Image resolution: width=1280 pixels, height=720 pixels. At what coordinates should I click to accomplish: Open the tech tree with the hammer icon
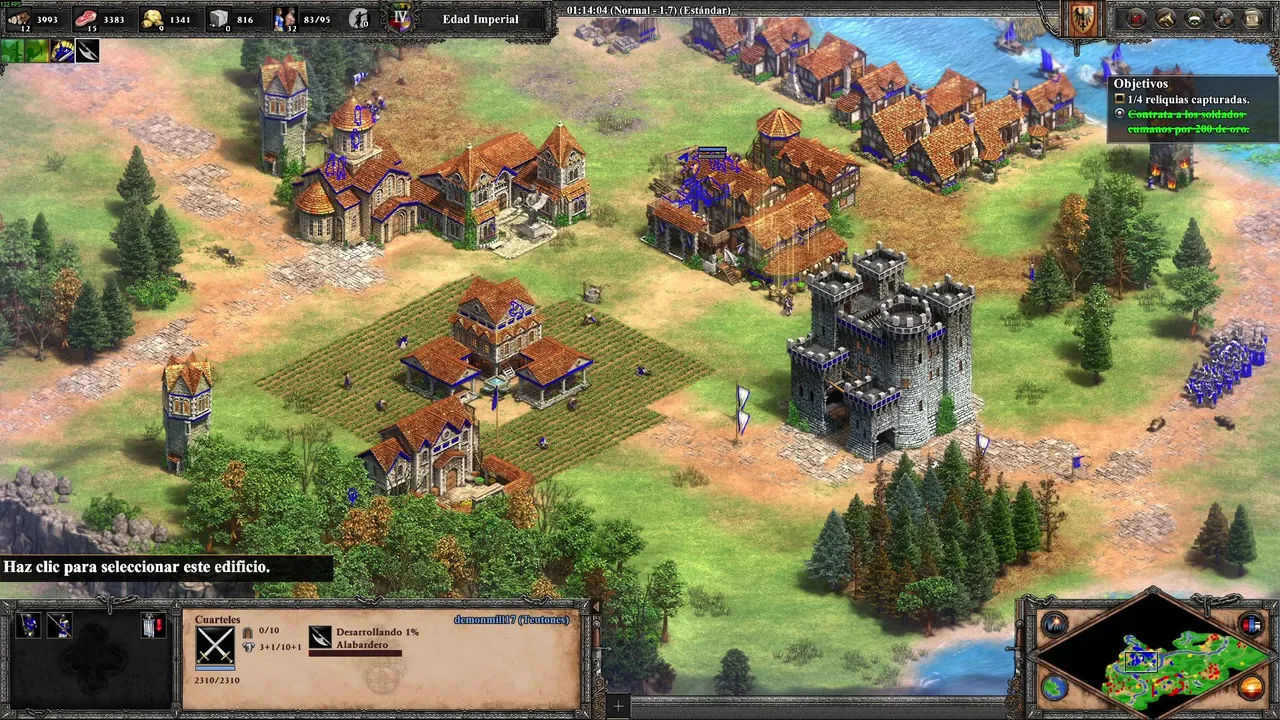tap(1166, 18)
